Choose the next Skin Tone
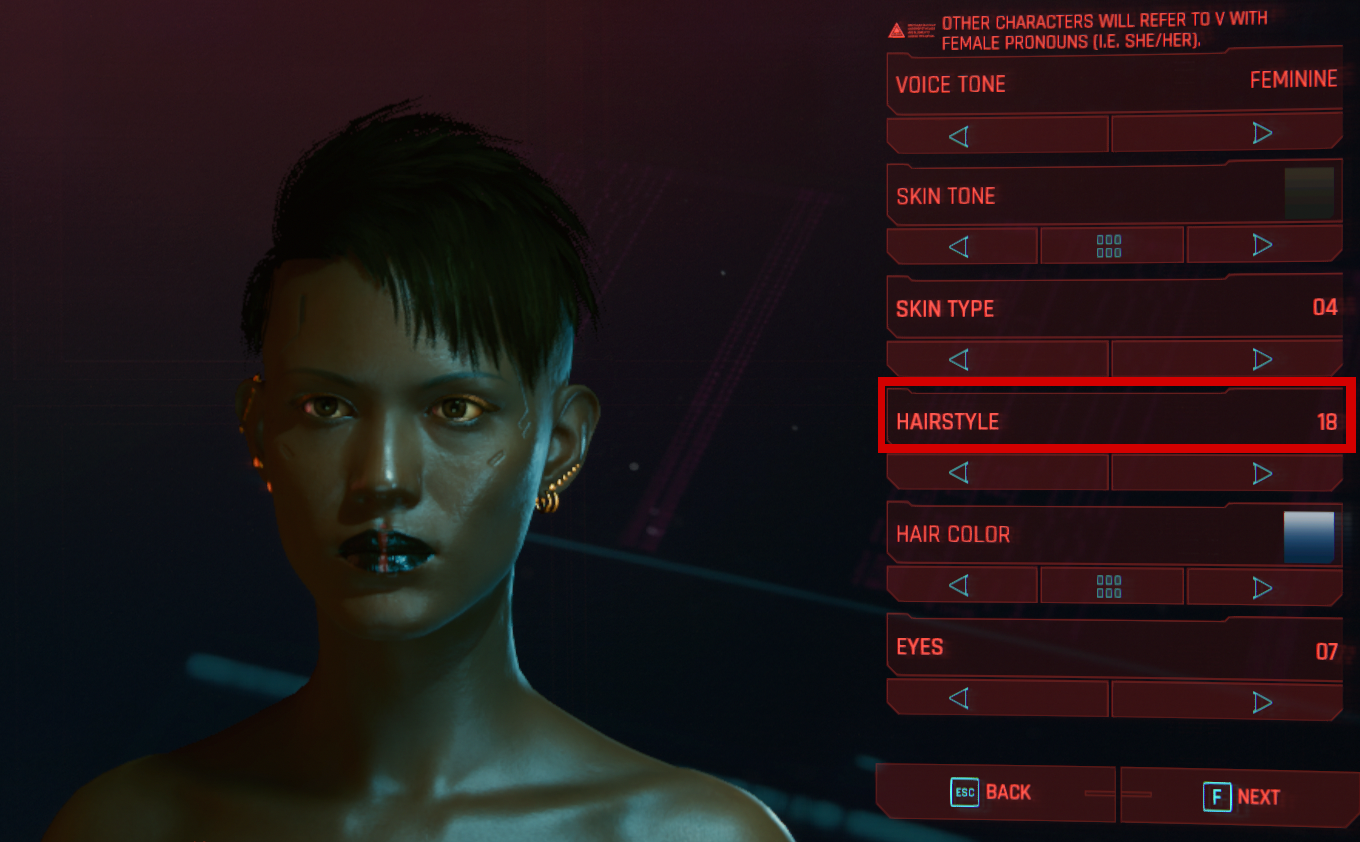1360x842 pixels. pos(1263,246)
